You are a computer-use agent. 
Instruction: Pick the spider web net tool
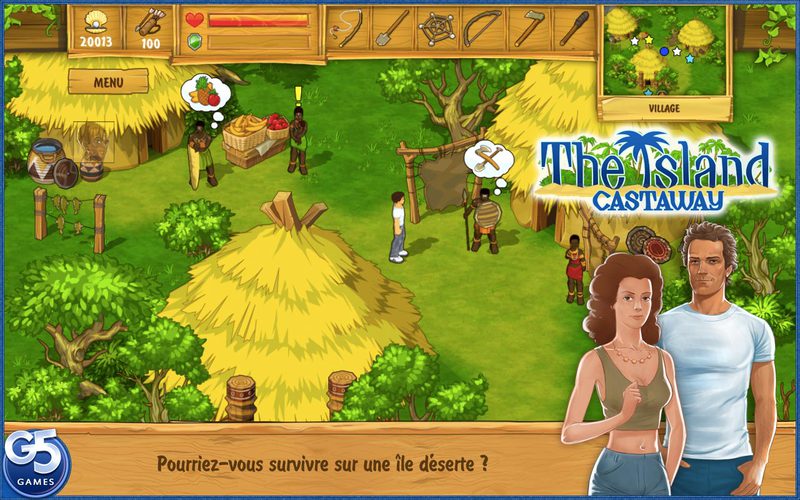(x=439, y=27)
